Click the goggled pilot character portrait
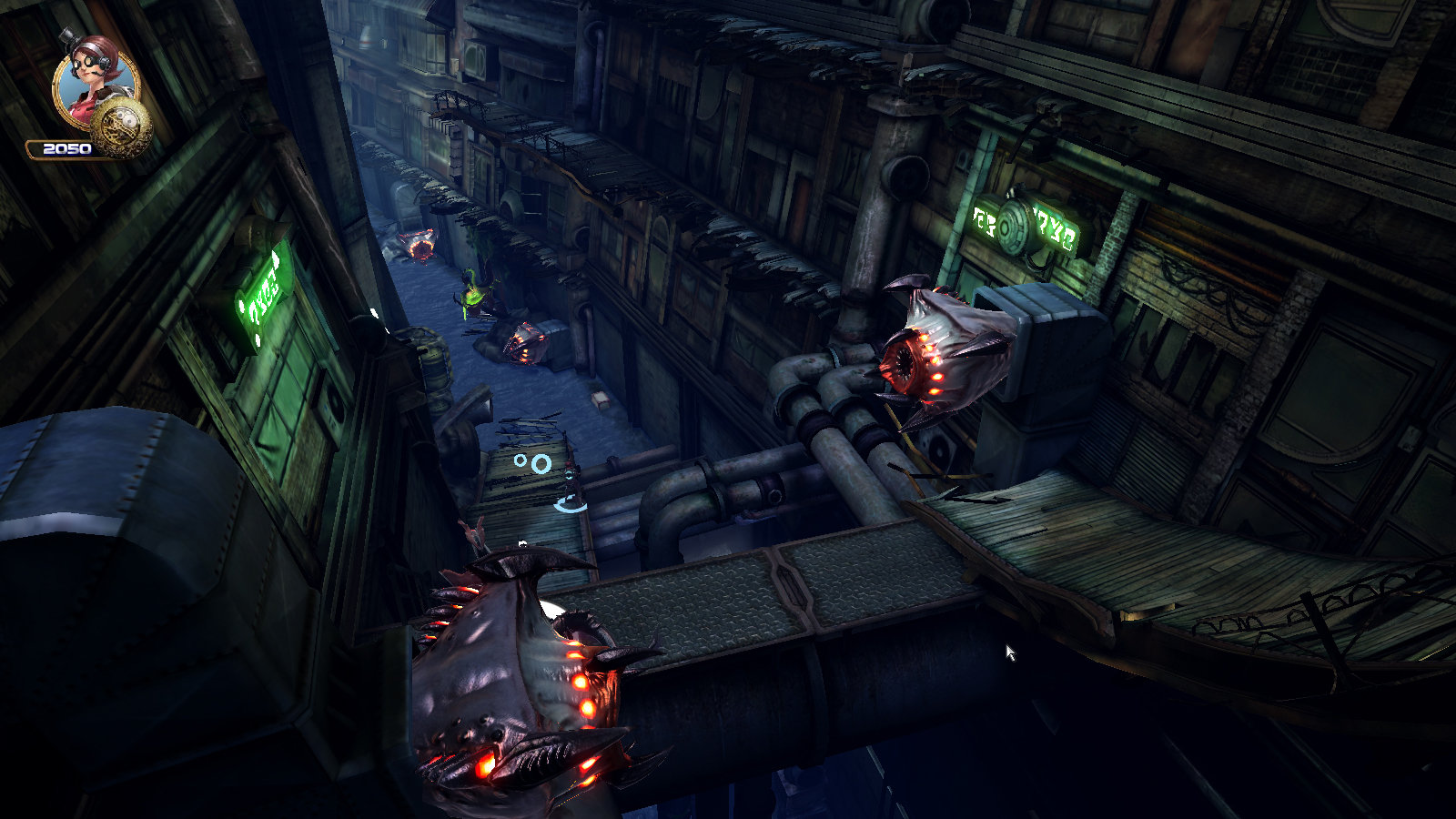 point(94,80)
